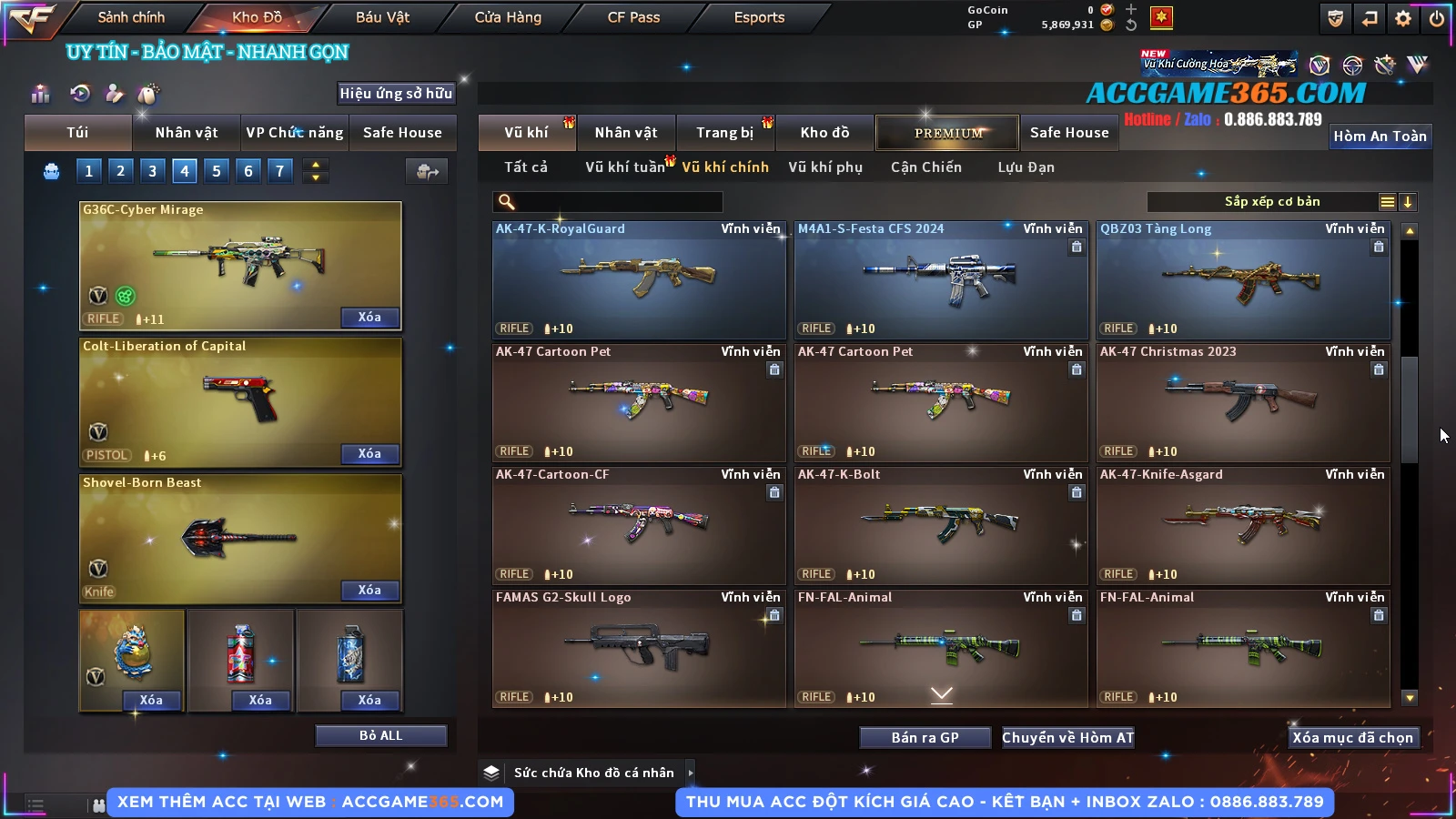Image resolution: width=1456 pixels, height=819 pixels.
Task: Select the AK-47-K-RoyalGuard weapon
Action: click(x=639, y=280)
